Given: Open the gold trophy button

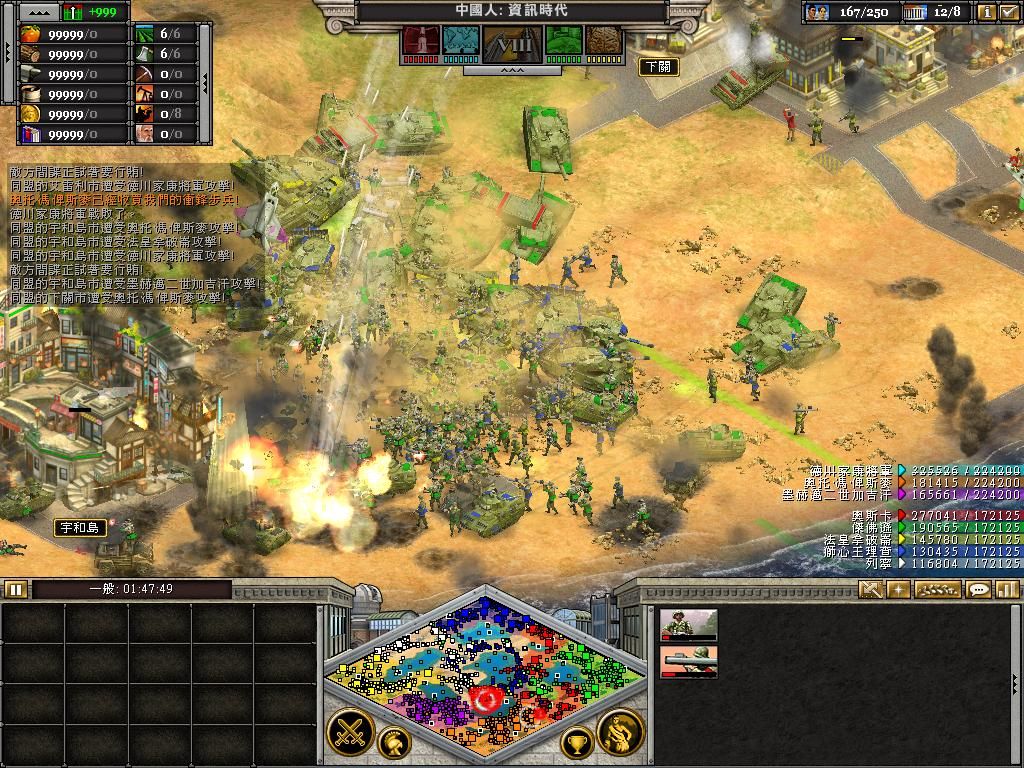Looking at the screenshot, I should click(x=577, y=743).
